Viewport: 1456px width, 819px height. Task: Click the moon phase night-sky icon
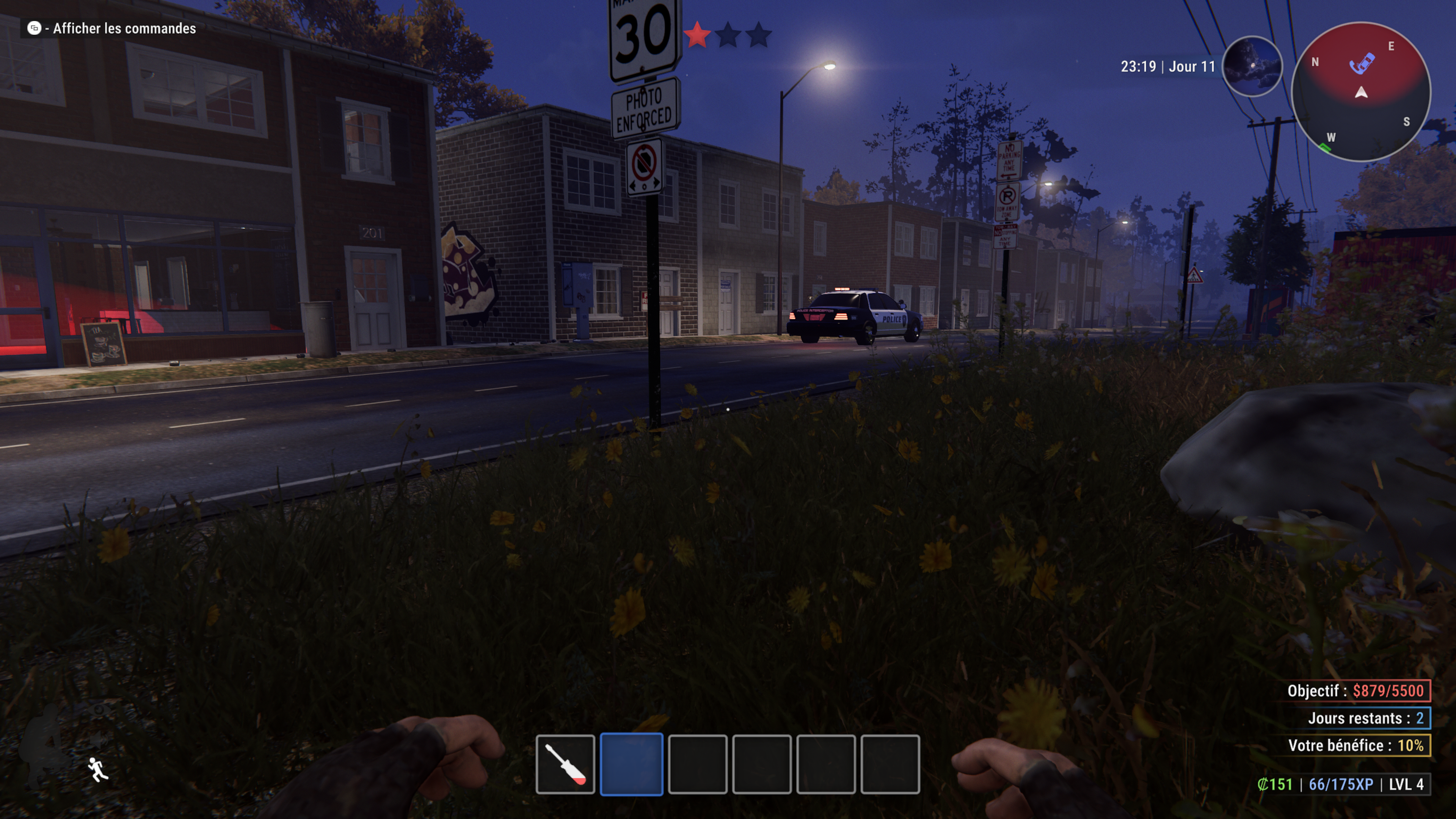(x=1252, y=67)
